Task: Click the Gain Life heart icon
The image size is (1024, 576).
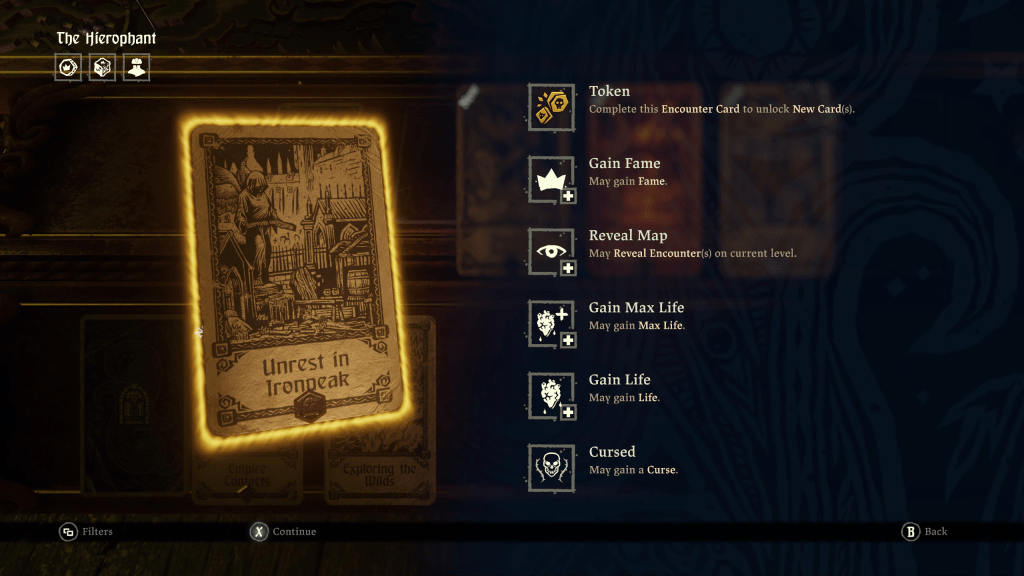Action: click(551, 395)
